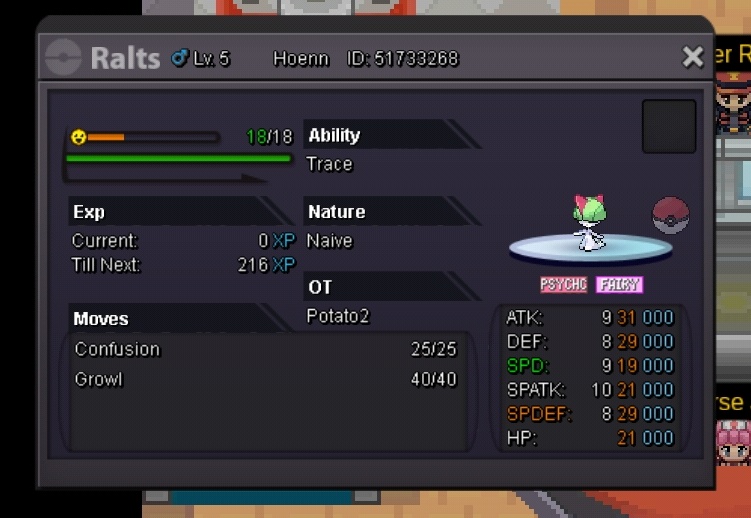Viewport: 751px width, 518px height.
Task: Click the empty held item slot
Action: pyautogui.click(x=668, y=126)
